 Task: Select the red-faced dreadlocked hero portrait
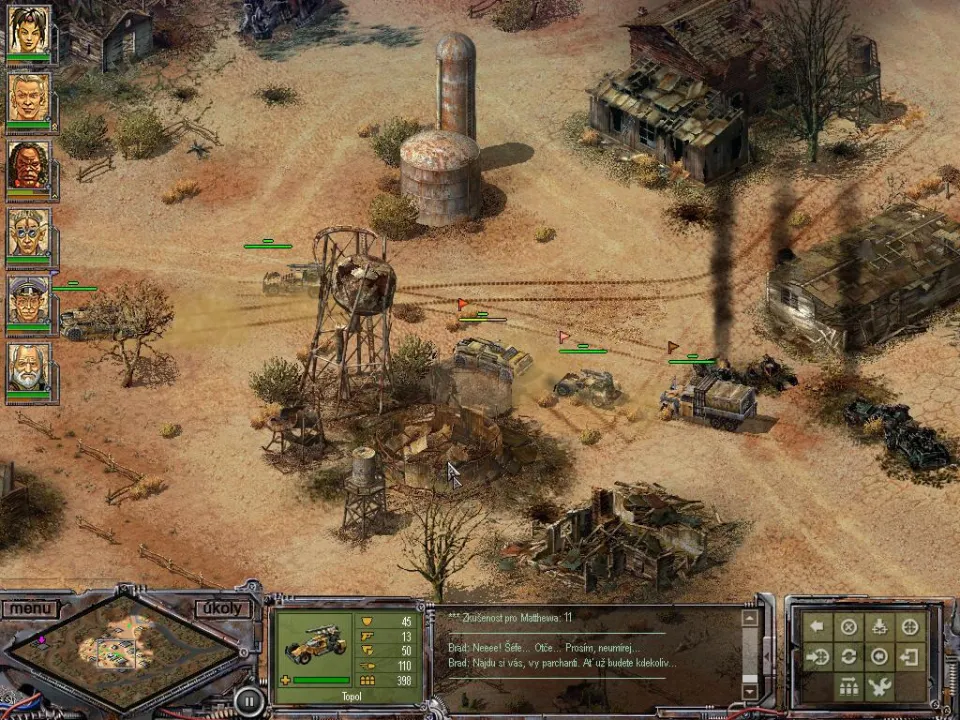pyautogui.click(x=28, y=164)
